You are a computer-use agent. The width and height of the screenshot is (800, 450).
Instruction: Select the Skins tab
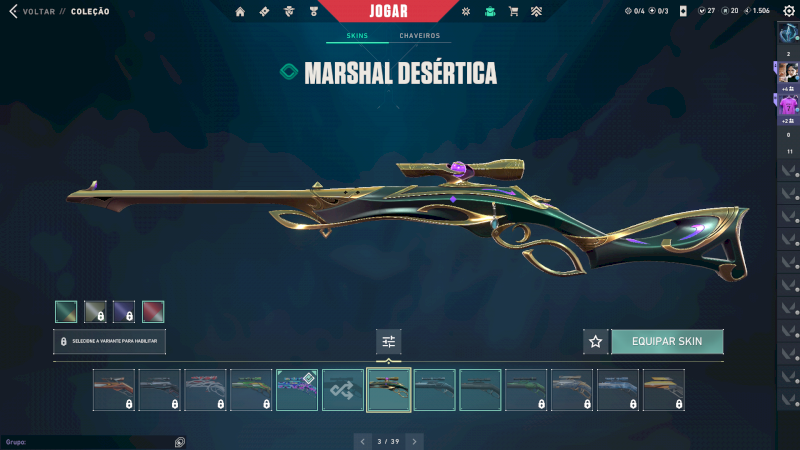[357, 36]
